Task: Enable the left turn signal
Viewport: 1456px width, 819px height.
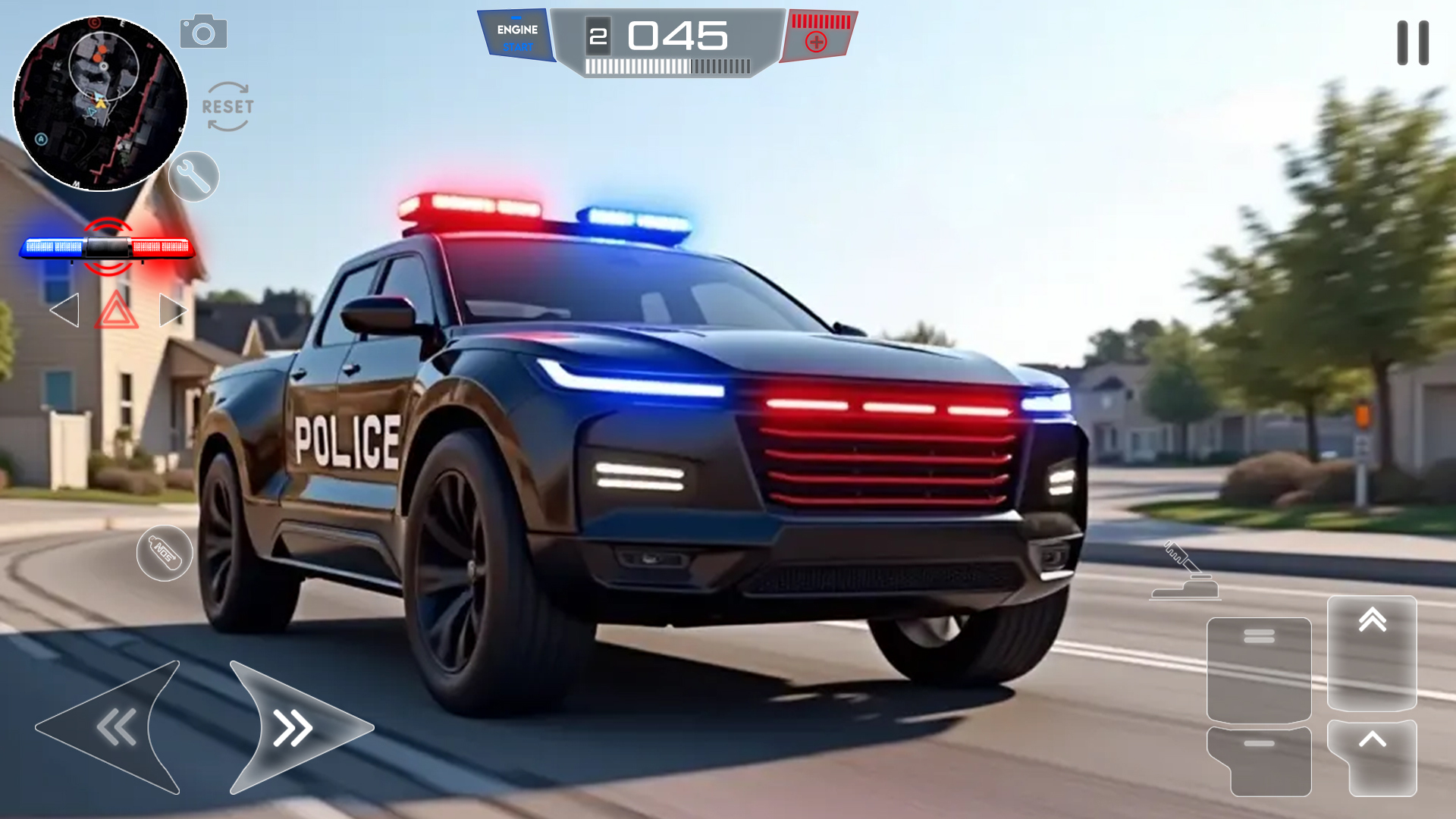Action: [x=66, y=309]
